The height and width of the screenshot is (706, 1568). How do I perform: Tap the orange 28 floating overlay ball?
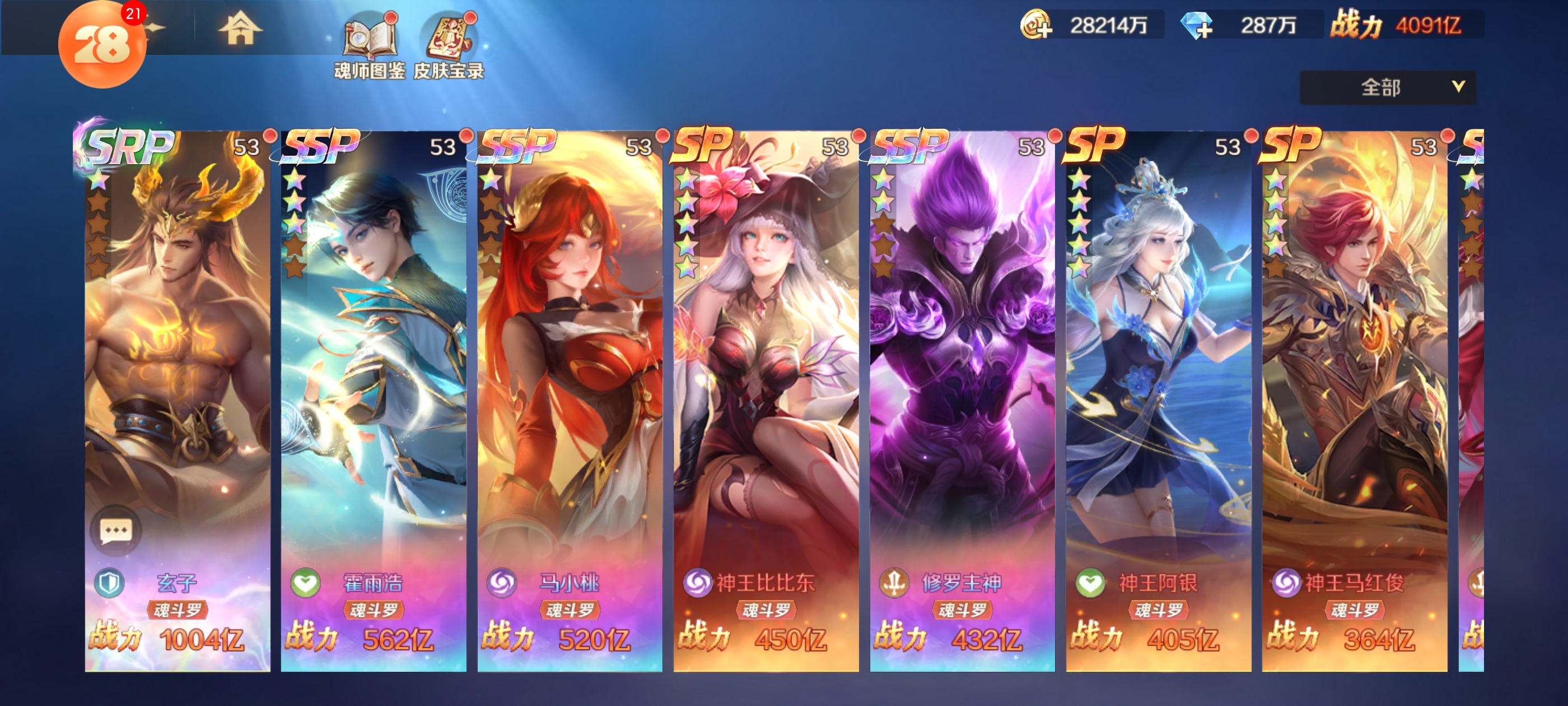click(102, 46)
